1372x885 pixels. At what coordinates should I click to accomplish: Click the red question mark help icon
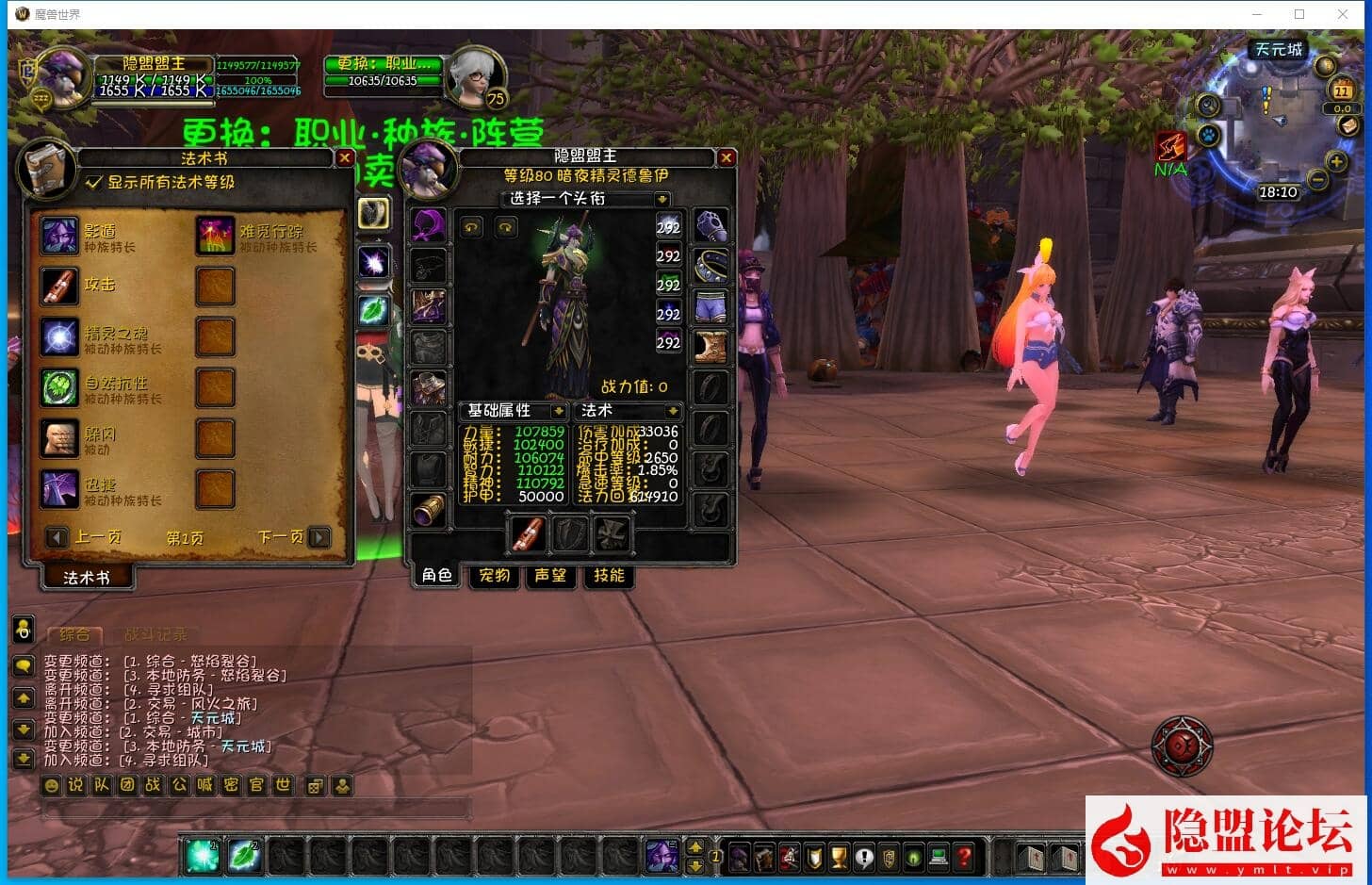pyautogui.click(x=962, y=859)
